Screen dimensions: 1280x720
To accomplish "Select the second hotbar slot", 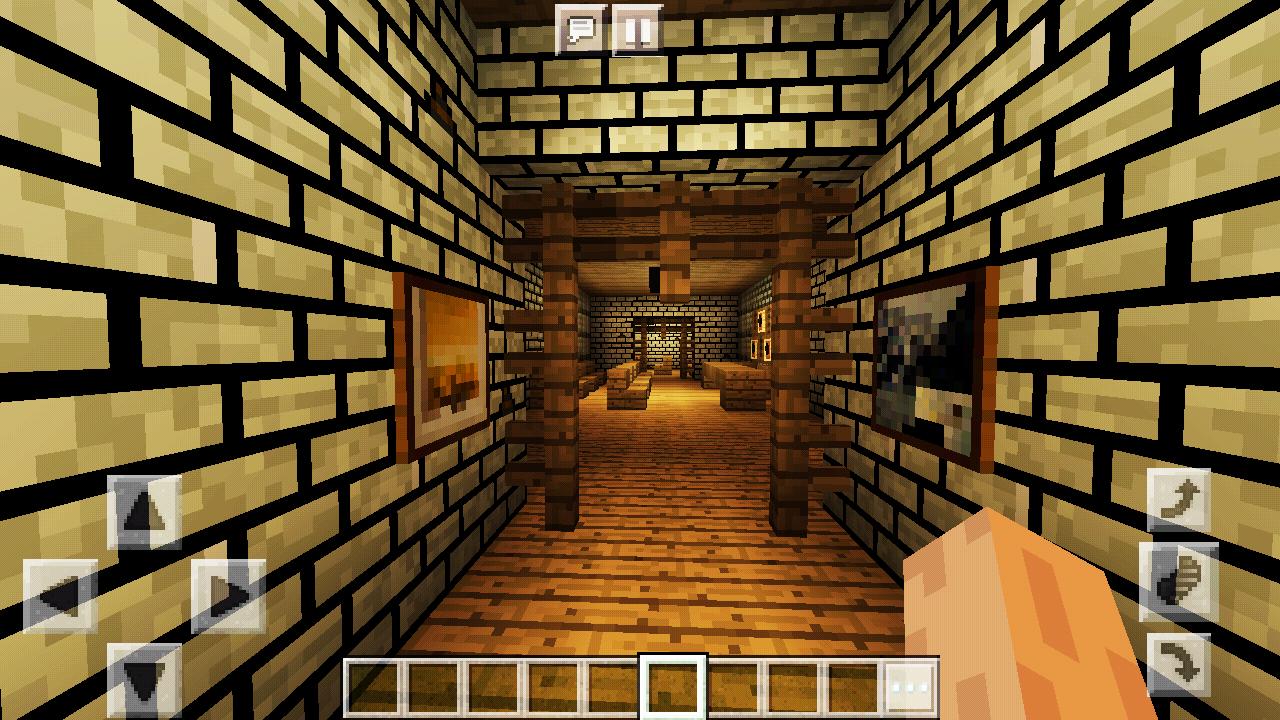I will pyautogui.click(x=435, y=686).
